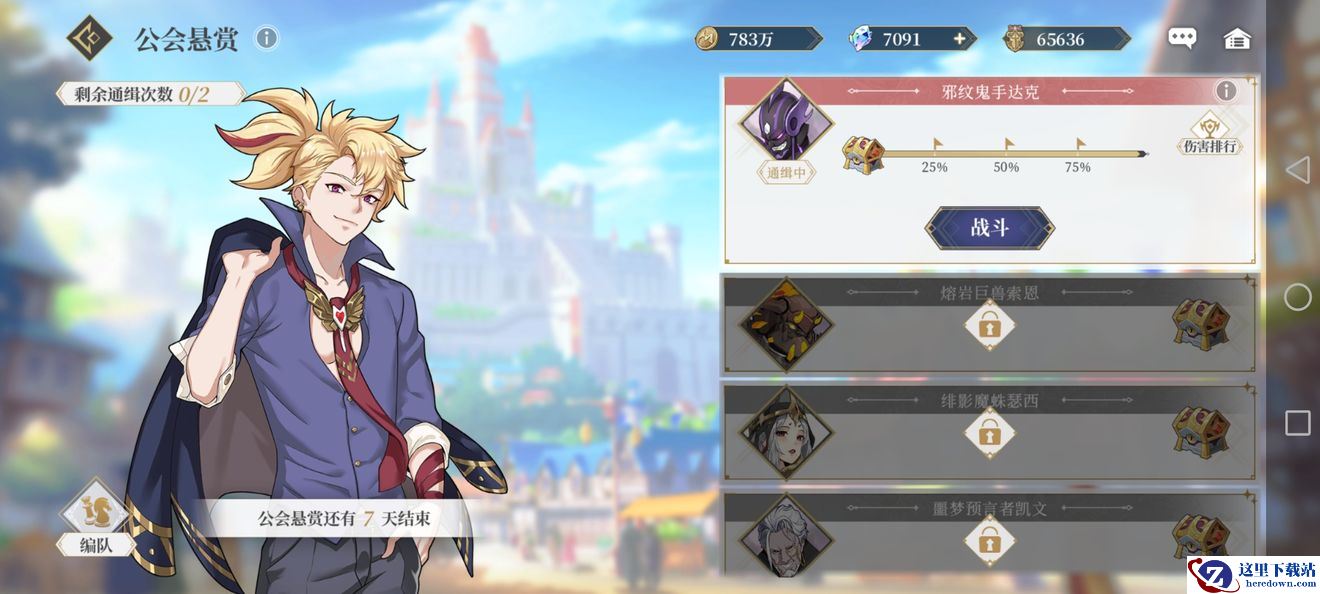Go back using the top-left diamond icon

click(90, 38)
